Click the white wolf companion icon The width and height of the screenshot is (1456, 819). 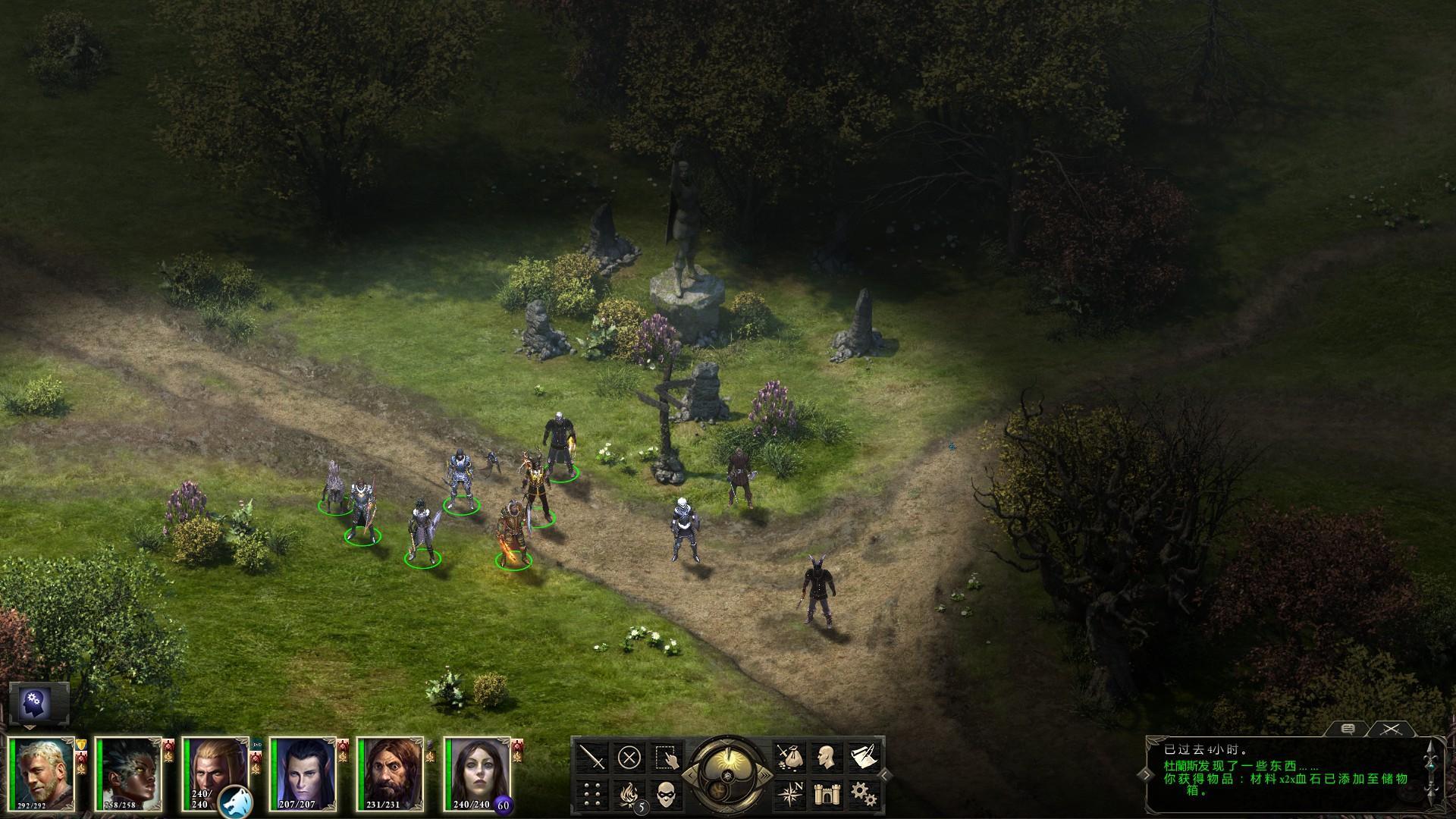235,802
